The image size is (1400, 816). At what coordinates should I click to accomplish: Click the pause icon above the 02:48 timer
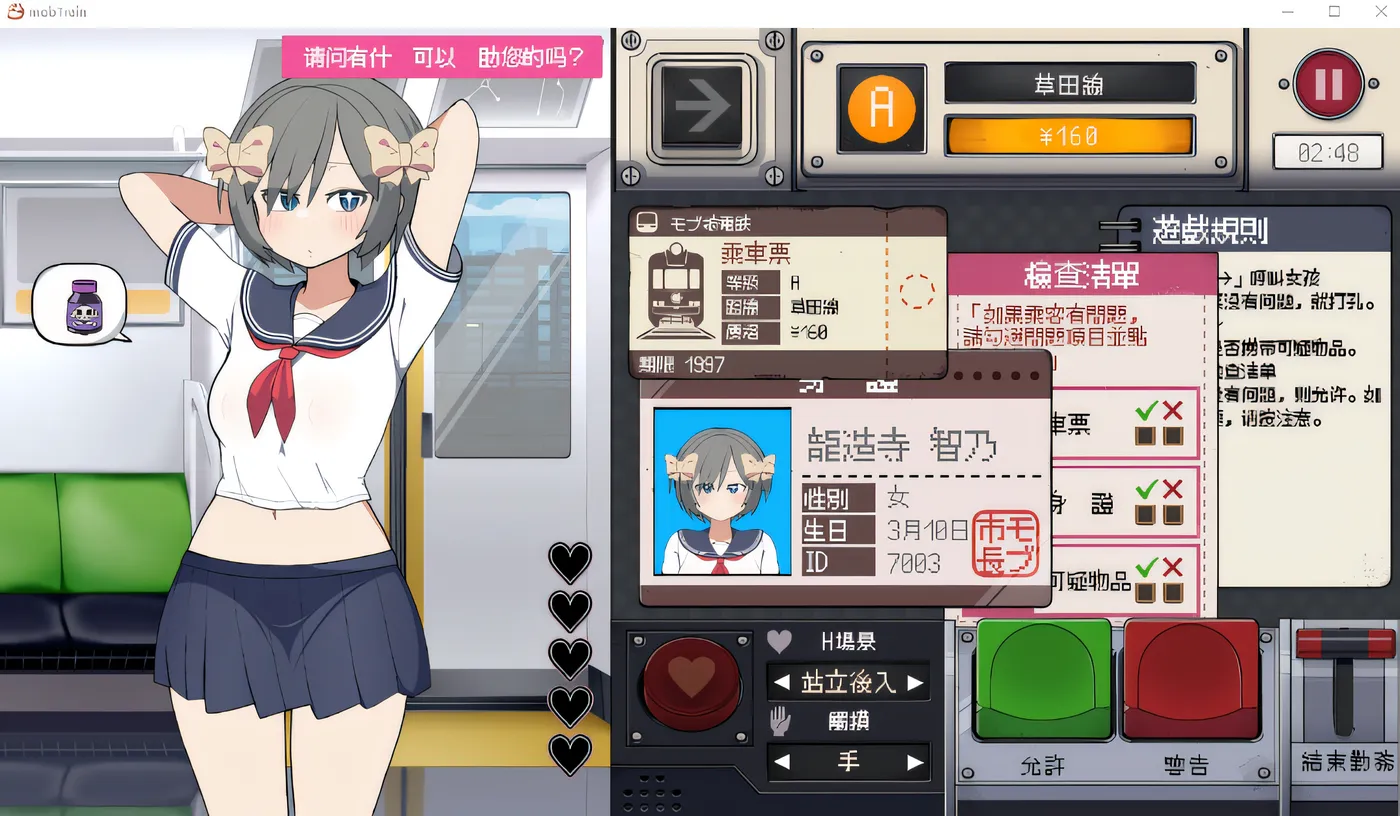pos(1330,85)
